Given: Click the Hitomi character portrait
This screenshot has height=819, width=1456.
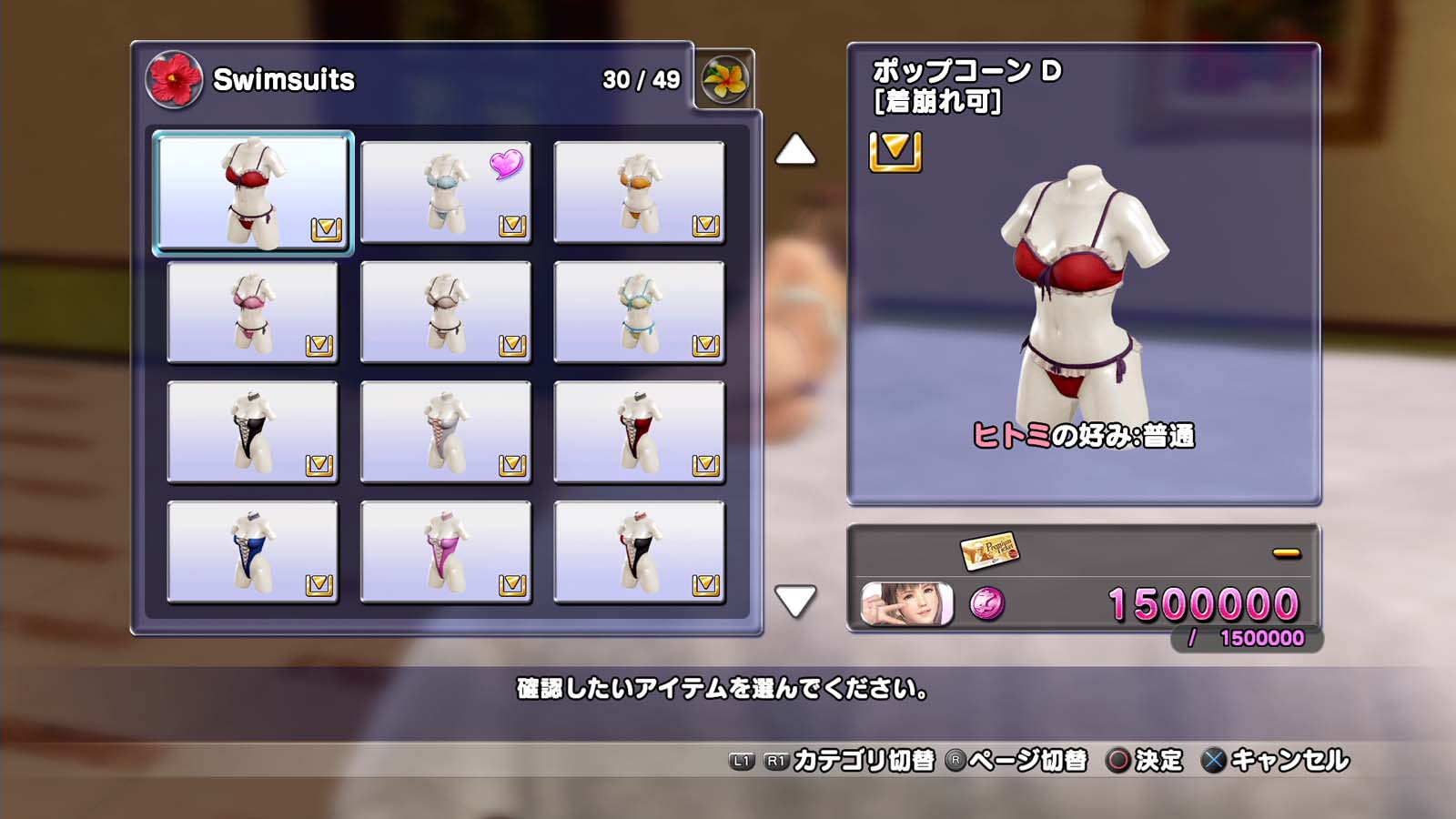Looking at the screenshot, I should tap(907, 604).
